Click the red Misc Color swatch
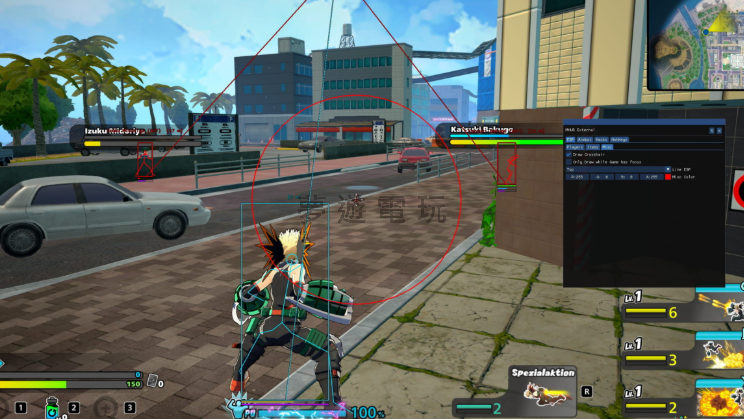The image size is (744, 419). (668, 177)
